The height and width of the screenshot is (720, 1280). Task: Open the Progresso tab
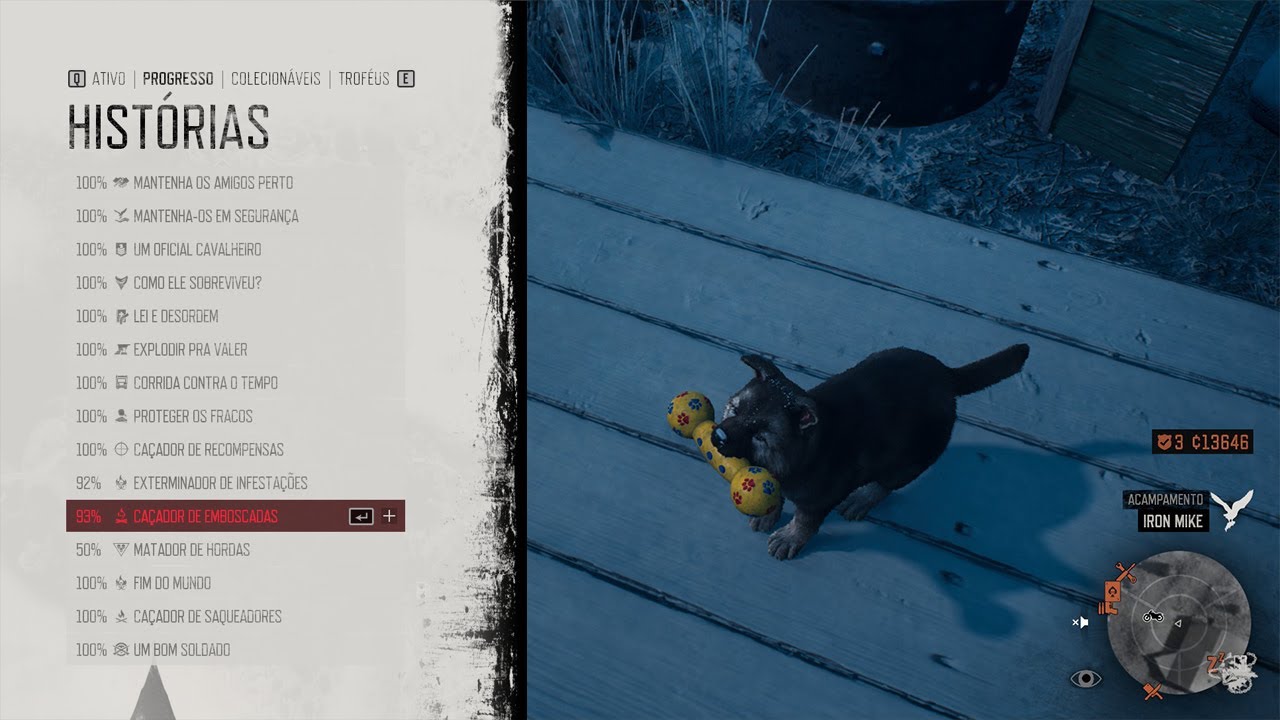[178, 79]
